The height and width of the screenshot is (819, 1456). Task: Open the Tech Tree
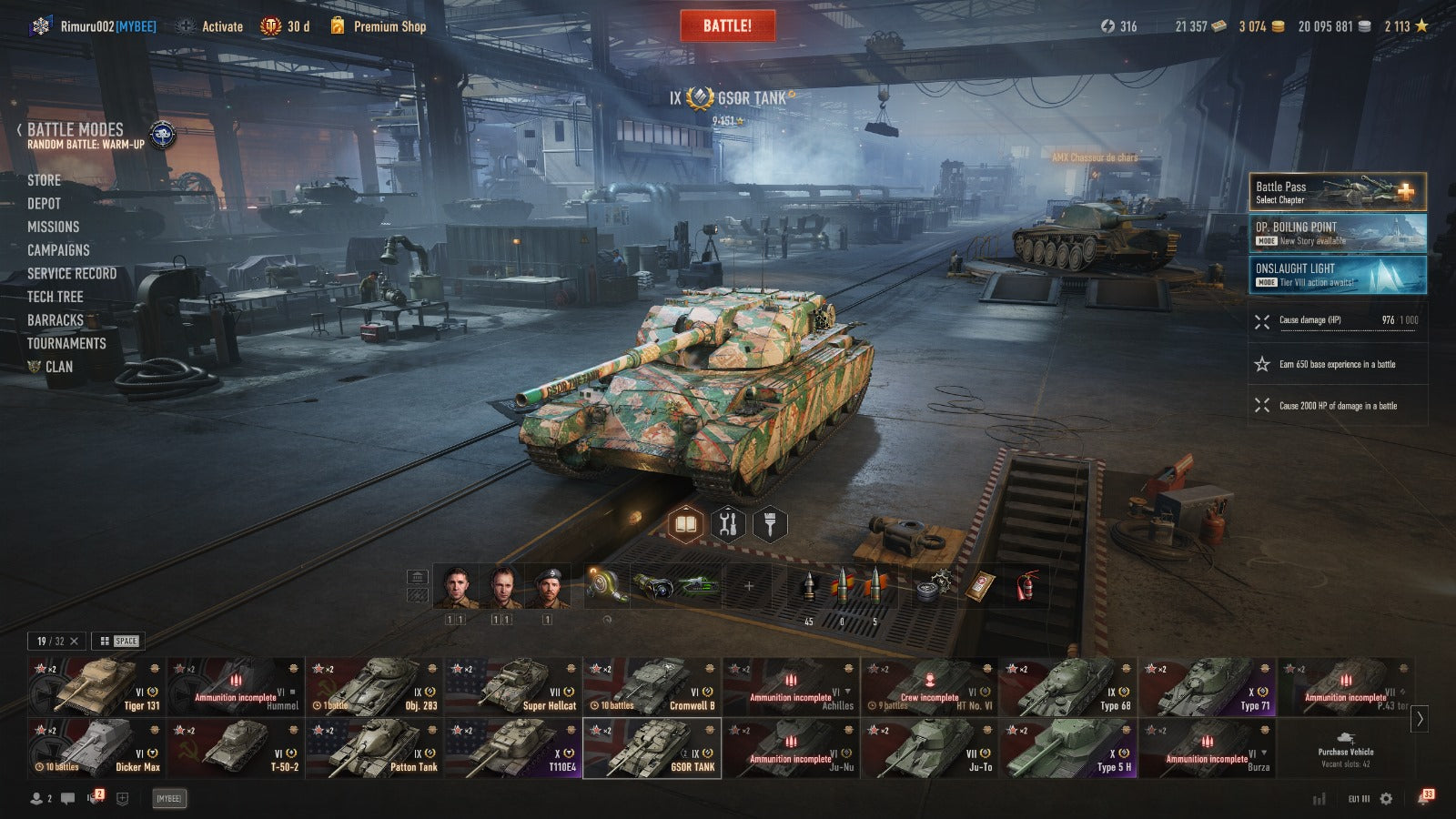[55, 297]
